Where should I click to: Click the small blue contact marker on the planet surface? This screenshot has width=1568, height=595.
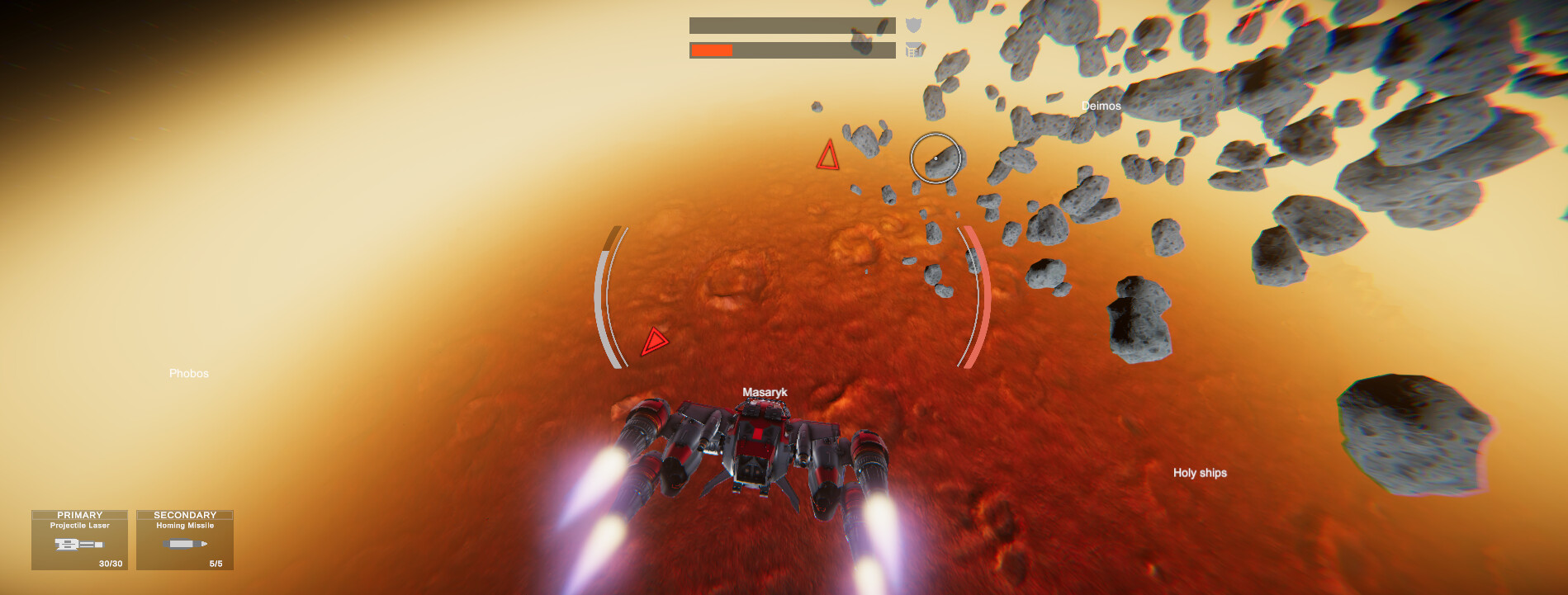click(x=866, y=271)
